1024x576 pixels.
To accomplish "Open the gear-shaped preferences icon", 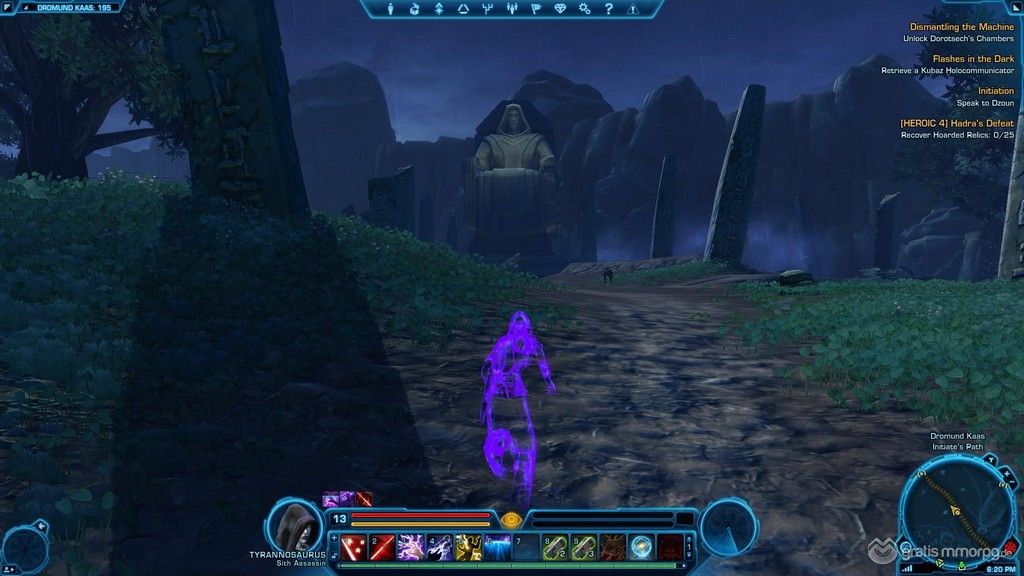I will (584, 9).
